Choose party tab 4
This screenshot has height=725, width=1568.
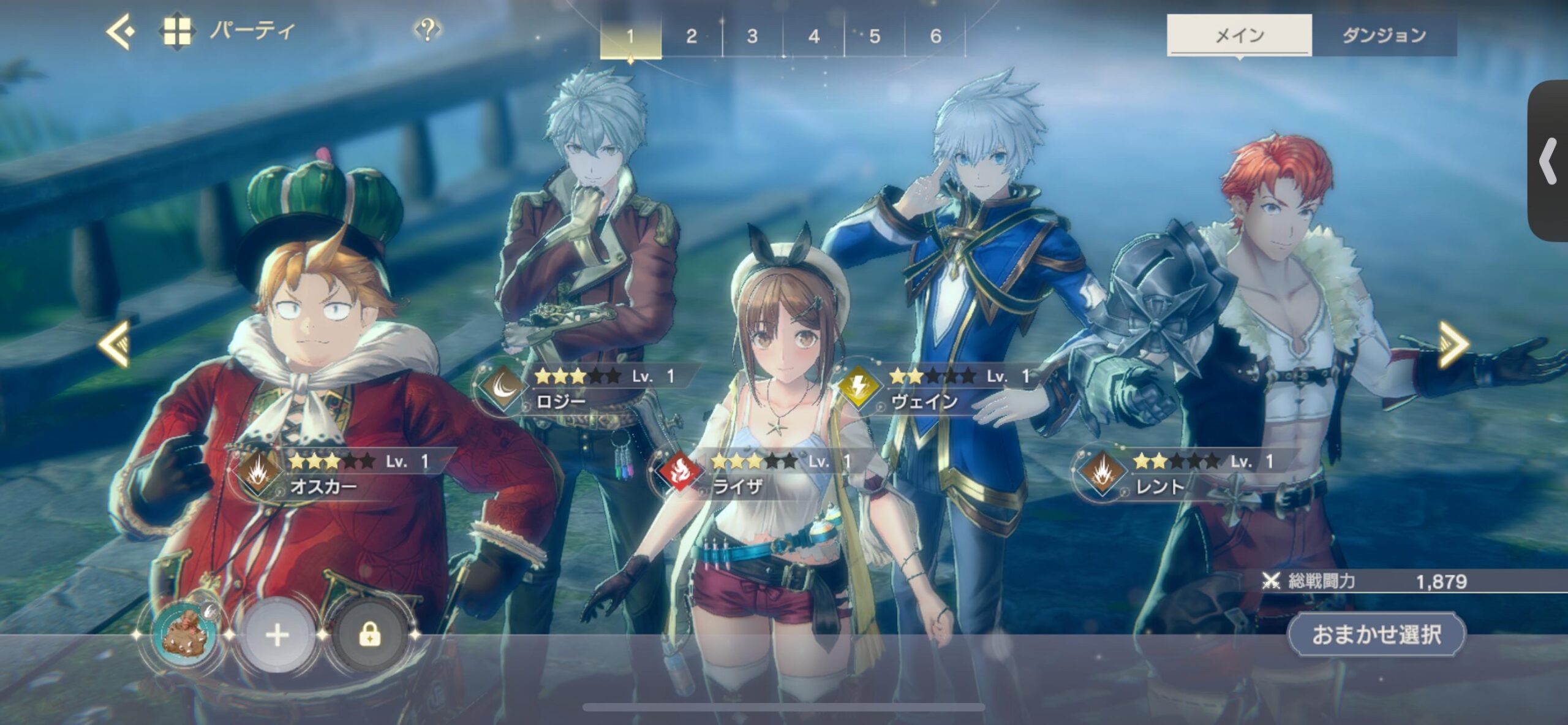(813, 36)
